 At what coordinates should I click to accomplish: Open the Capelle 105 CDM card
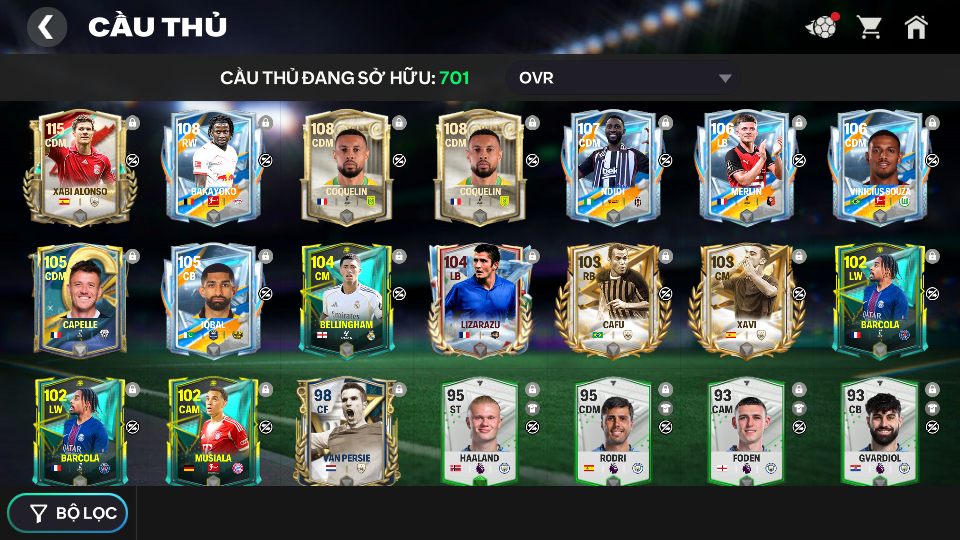click(x=80, y=300)
